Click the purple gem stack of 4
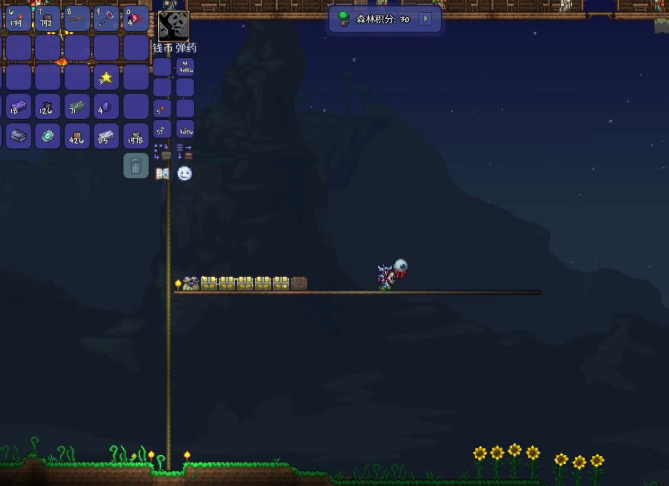This screenshot has height=486, width=669. tap(106, 107)
